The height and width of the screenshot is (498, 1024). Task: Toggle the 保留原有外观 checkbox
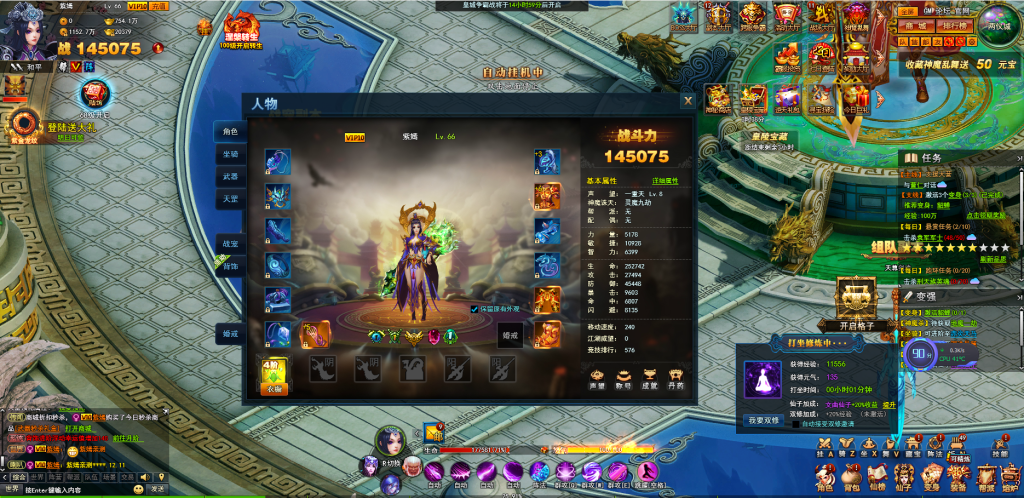[x=474, y=309]
